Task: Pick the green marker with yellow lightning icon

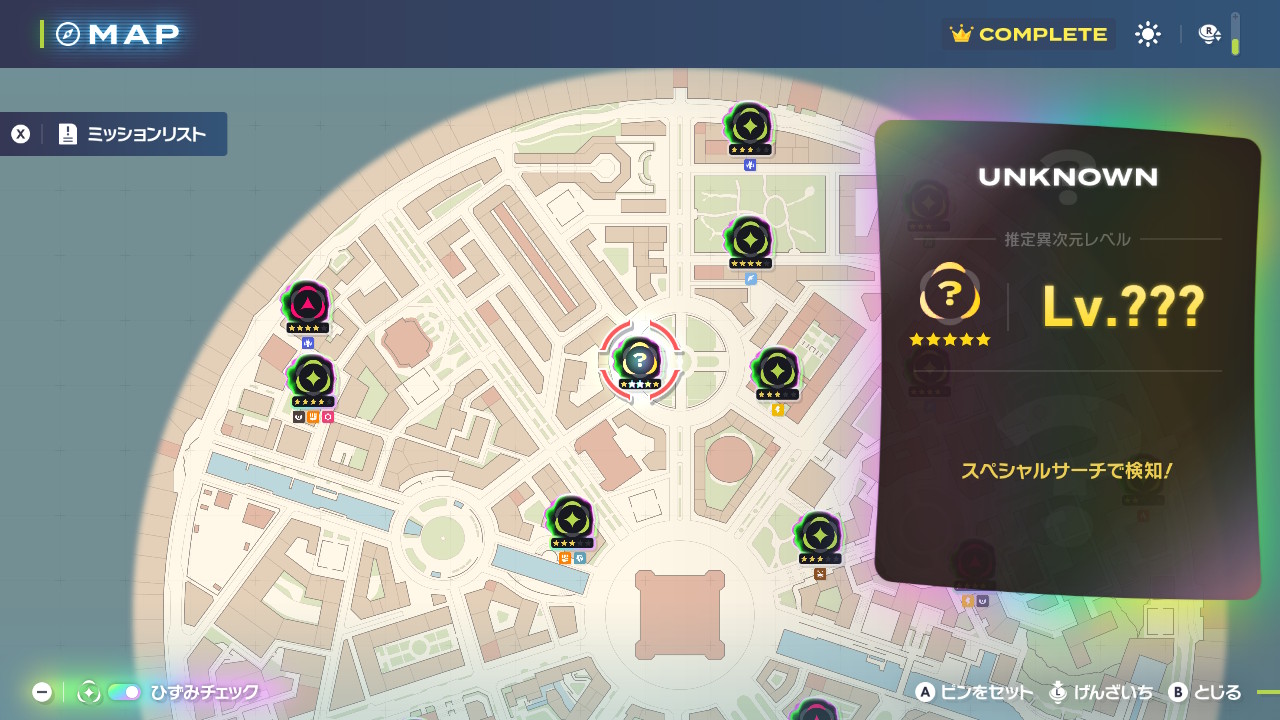Action: click(776, 370)
